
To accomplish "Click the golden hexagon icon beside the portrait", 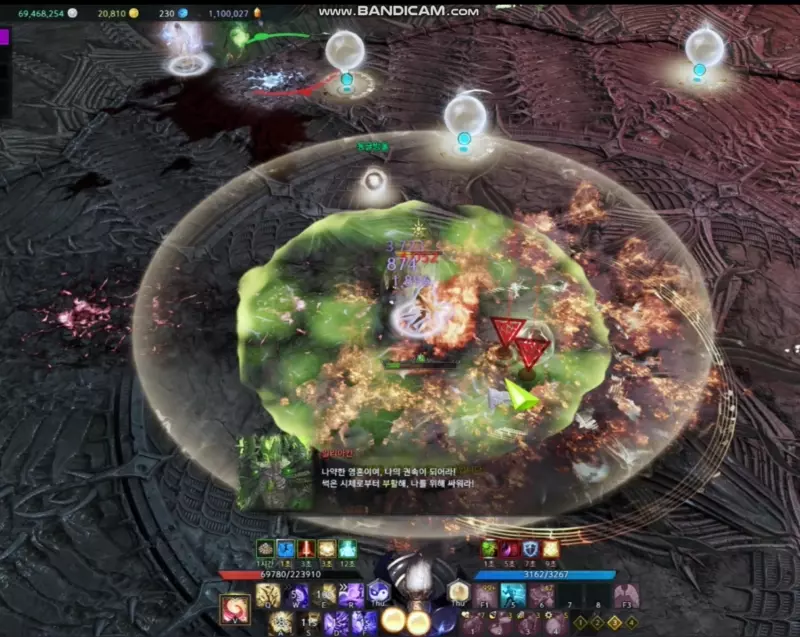I will pos(458,593).
